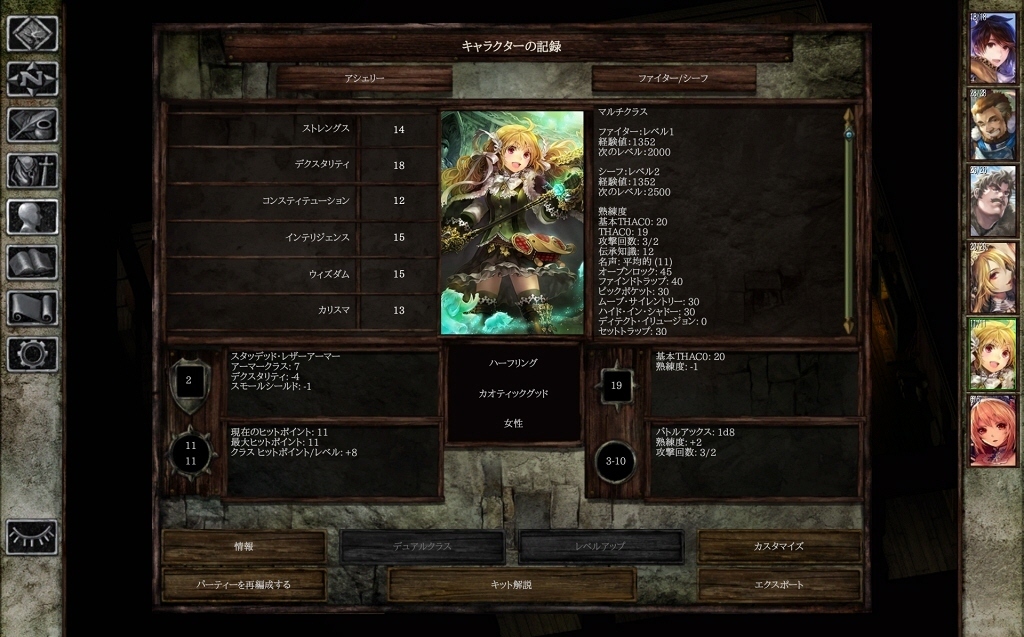Open キット解説 kit description
This screenshot has height=637, width=1024.
click(511, 584)
